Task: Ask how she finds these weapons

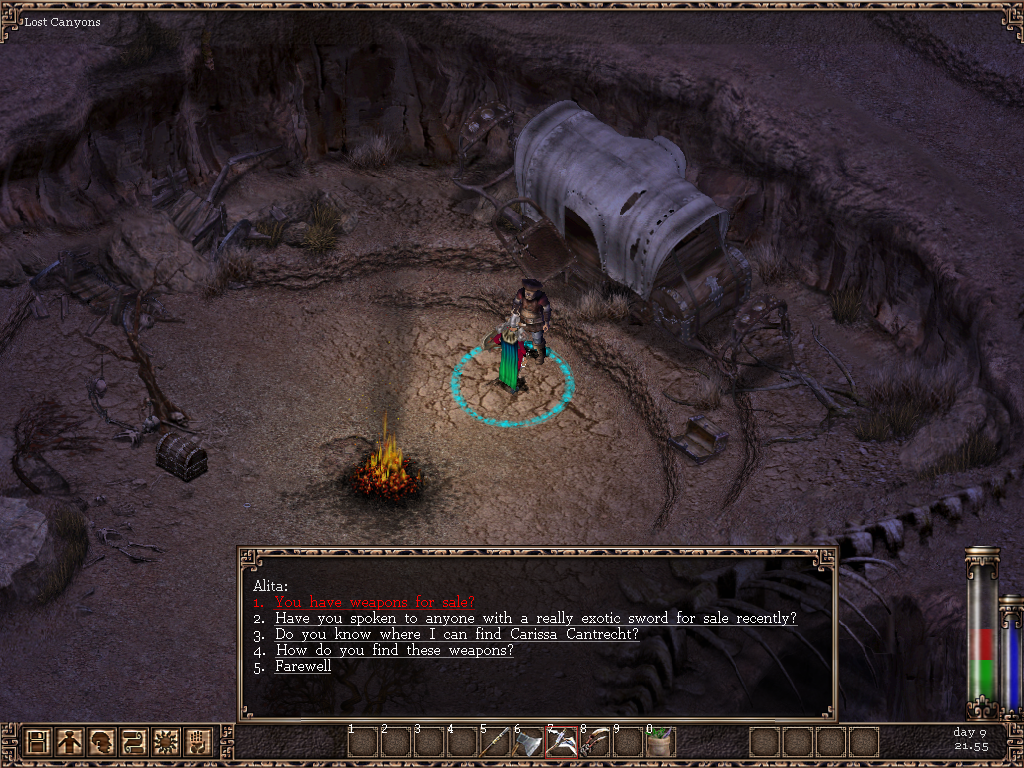Action: coord(394,650)
